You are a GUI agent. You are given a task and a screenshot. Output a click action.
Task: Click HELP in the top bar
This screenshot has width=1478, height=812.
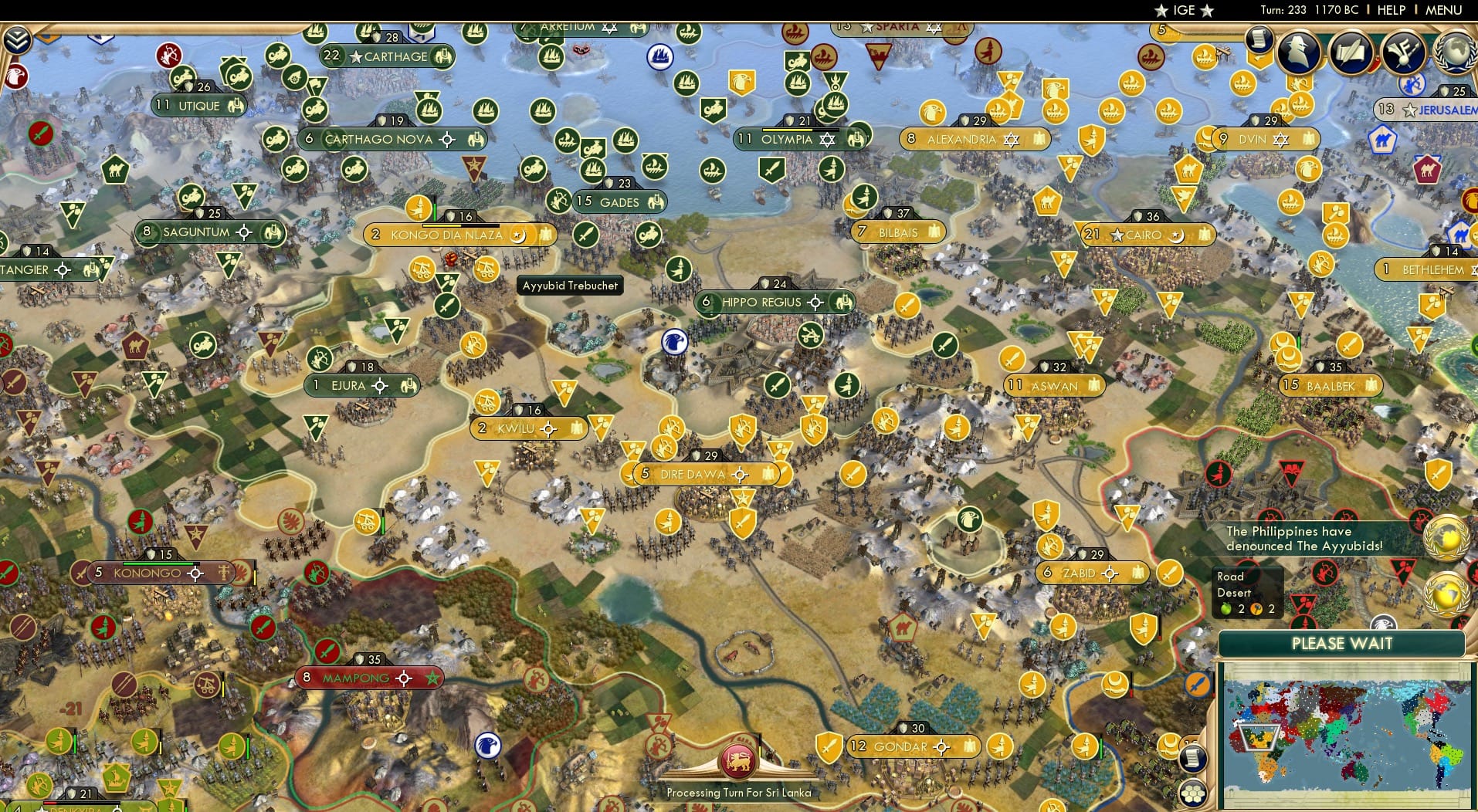point(1392,10)
